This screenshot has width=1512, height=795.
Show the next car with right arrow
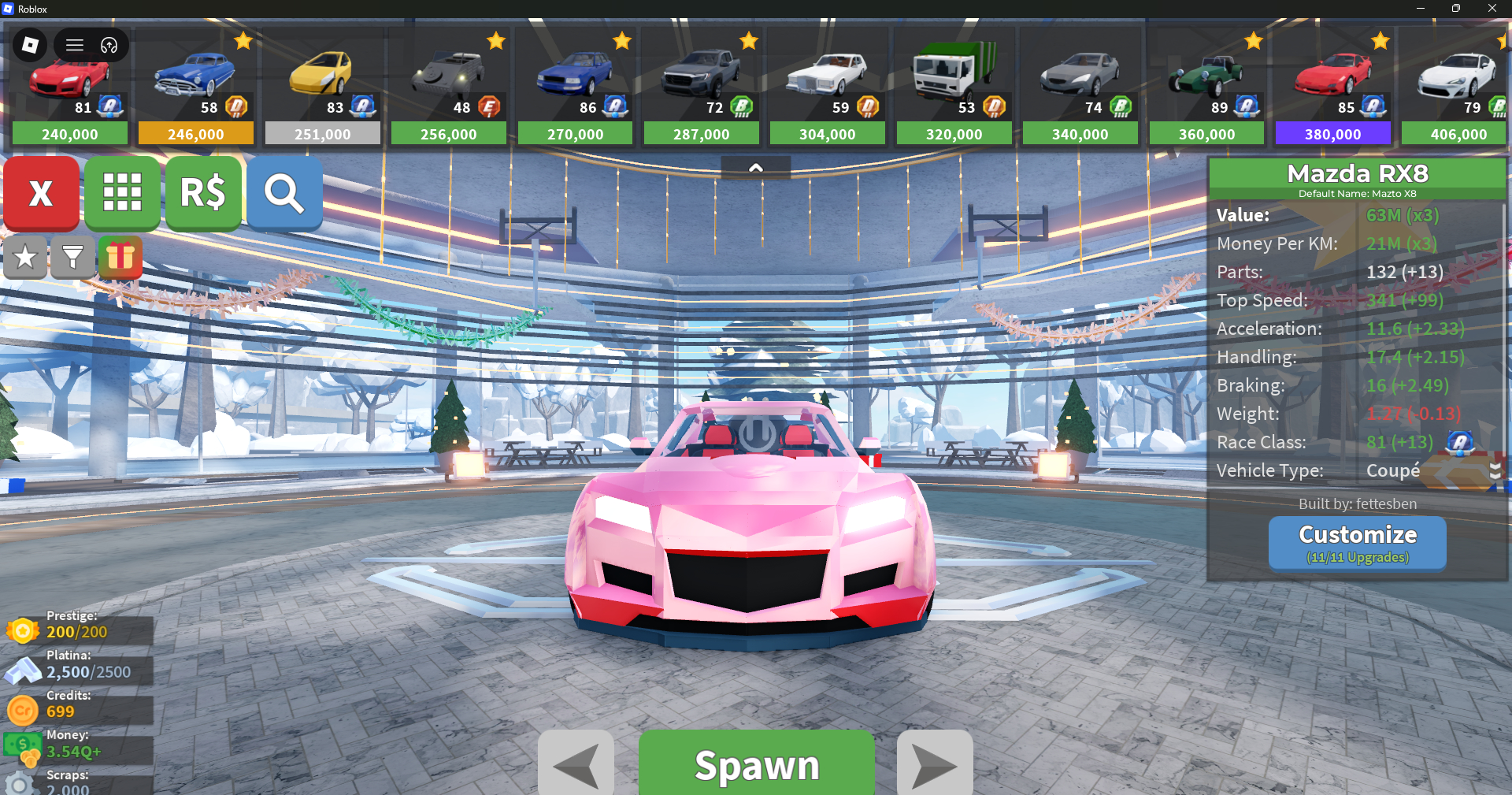point(935,764)
